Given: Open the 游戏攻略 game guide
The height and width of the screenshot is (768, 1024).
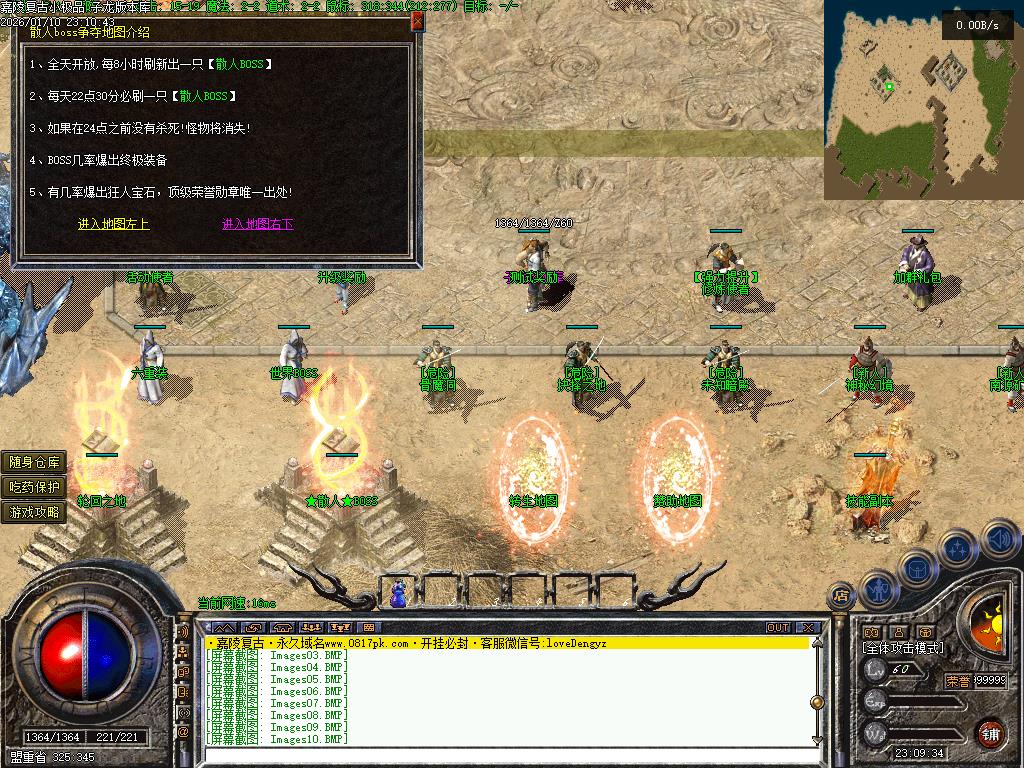Looking at the screenshot, I should tap(35, 512).
